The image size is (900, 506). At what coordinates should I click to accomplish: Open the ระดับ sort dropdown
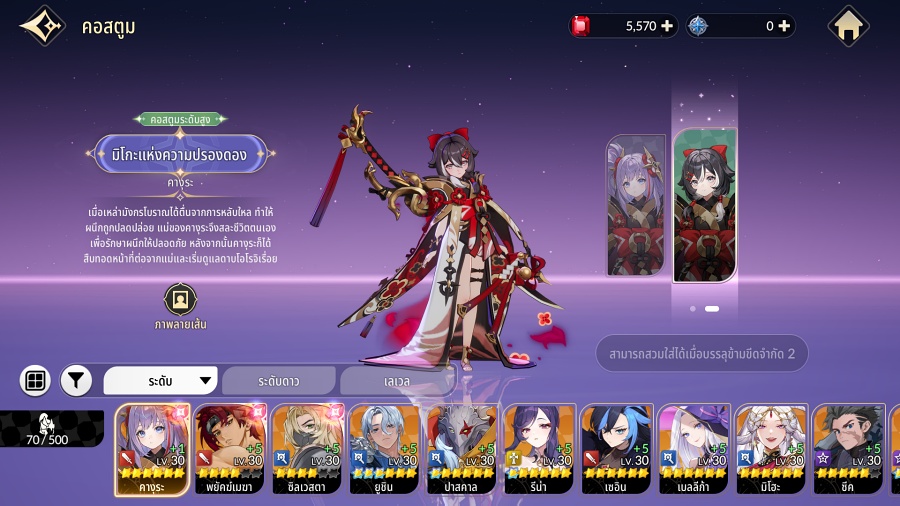point(161,381)
